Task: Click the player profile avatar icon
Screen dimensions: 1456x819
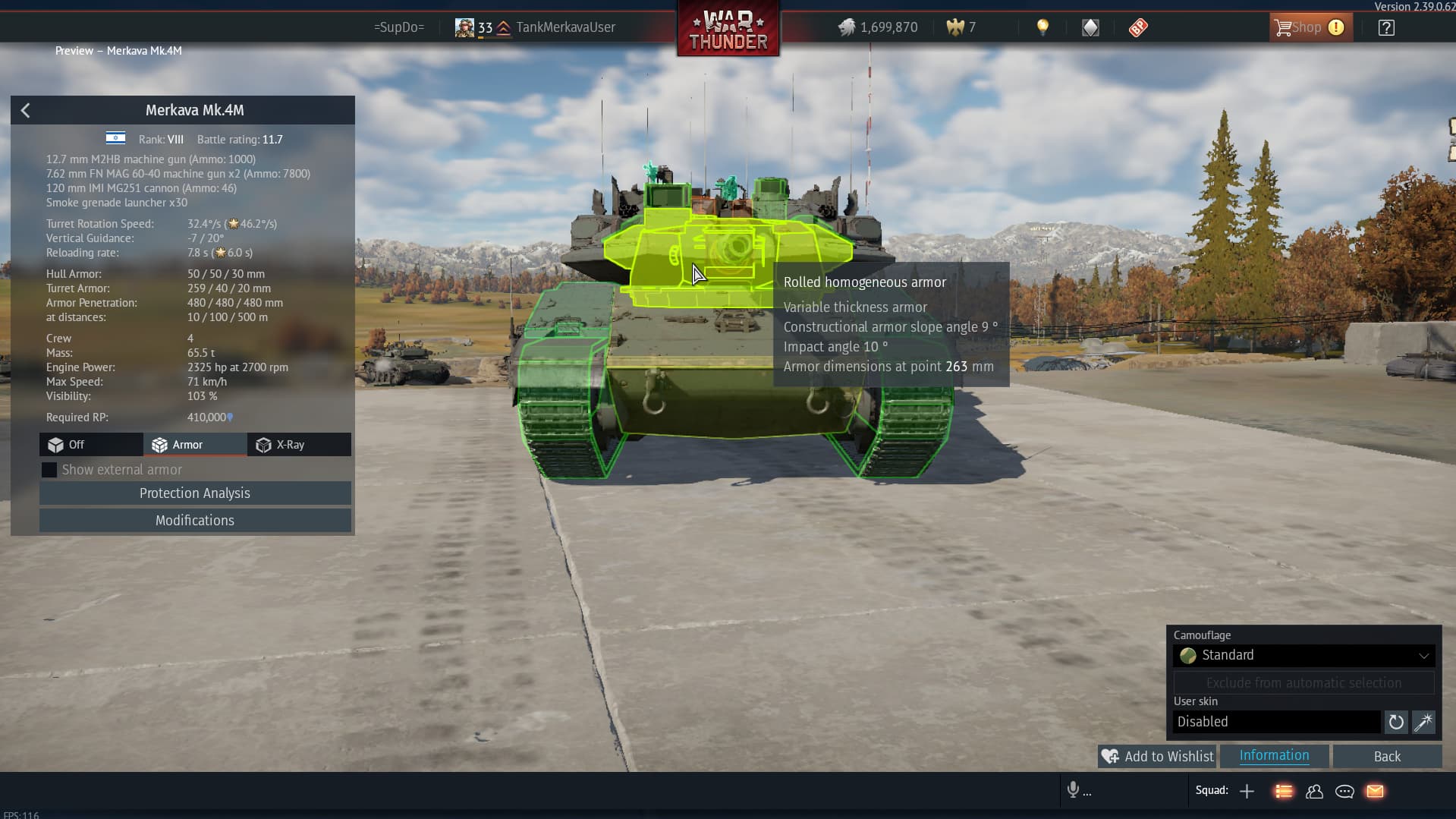Action: (464, 27)
